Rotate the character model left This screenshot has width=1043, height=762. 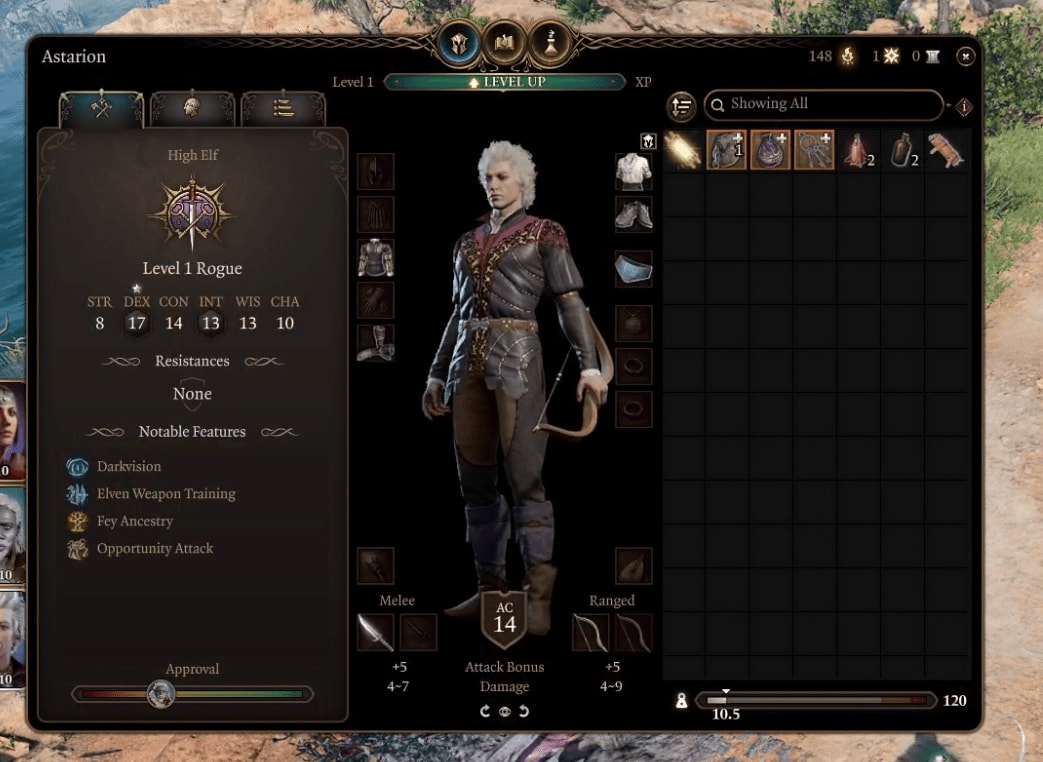coord(485,711)
